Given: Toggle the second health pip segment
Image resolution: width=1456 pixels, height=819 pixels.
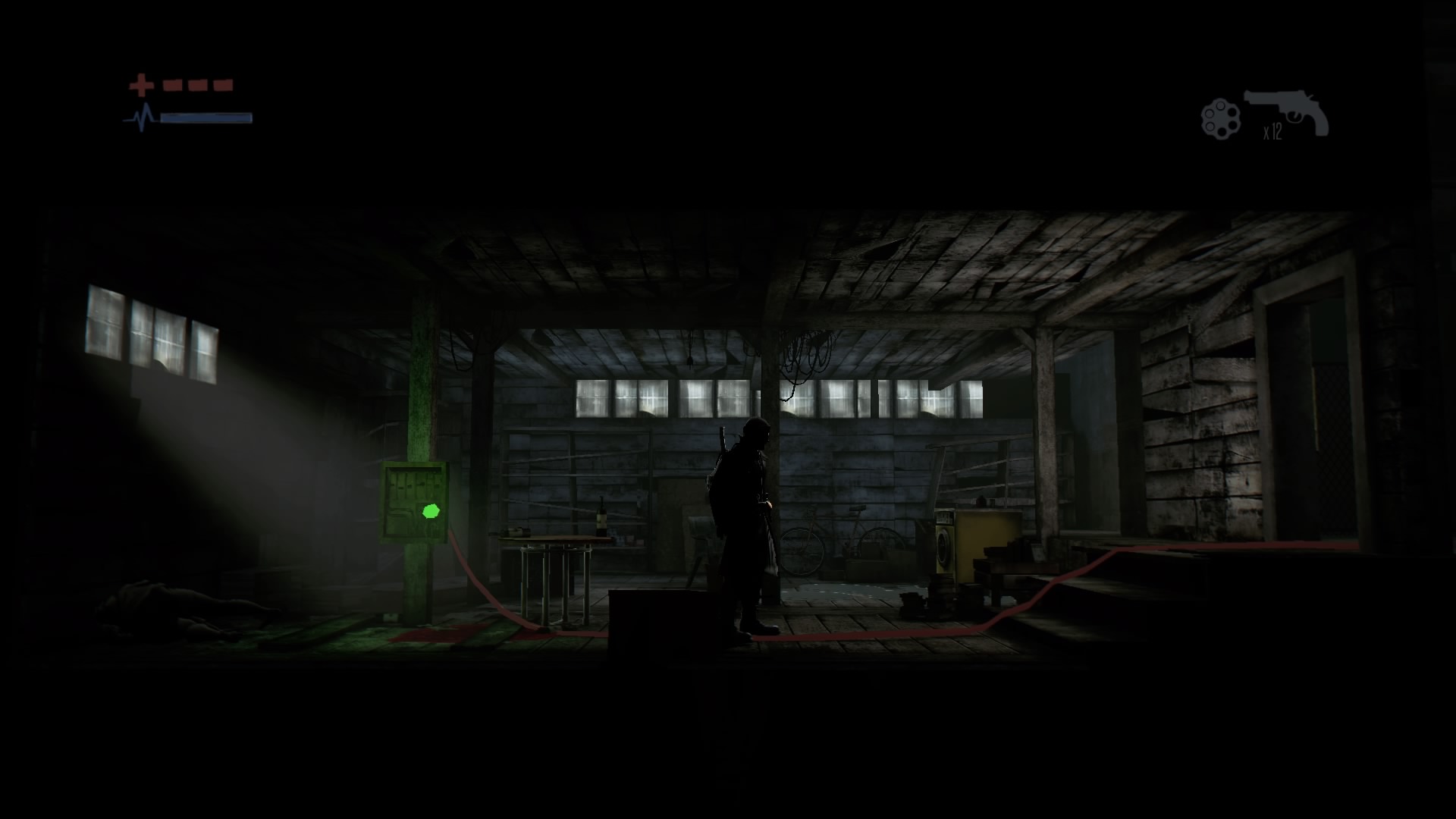Looking at the screenshot, I should pyautogui.click(x=199, y=83).
